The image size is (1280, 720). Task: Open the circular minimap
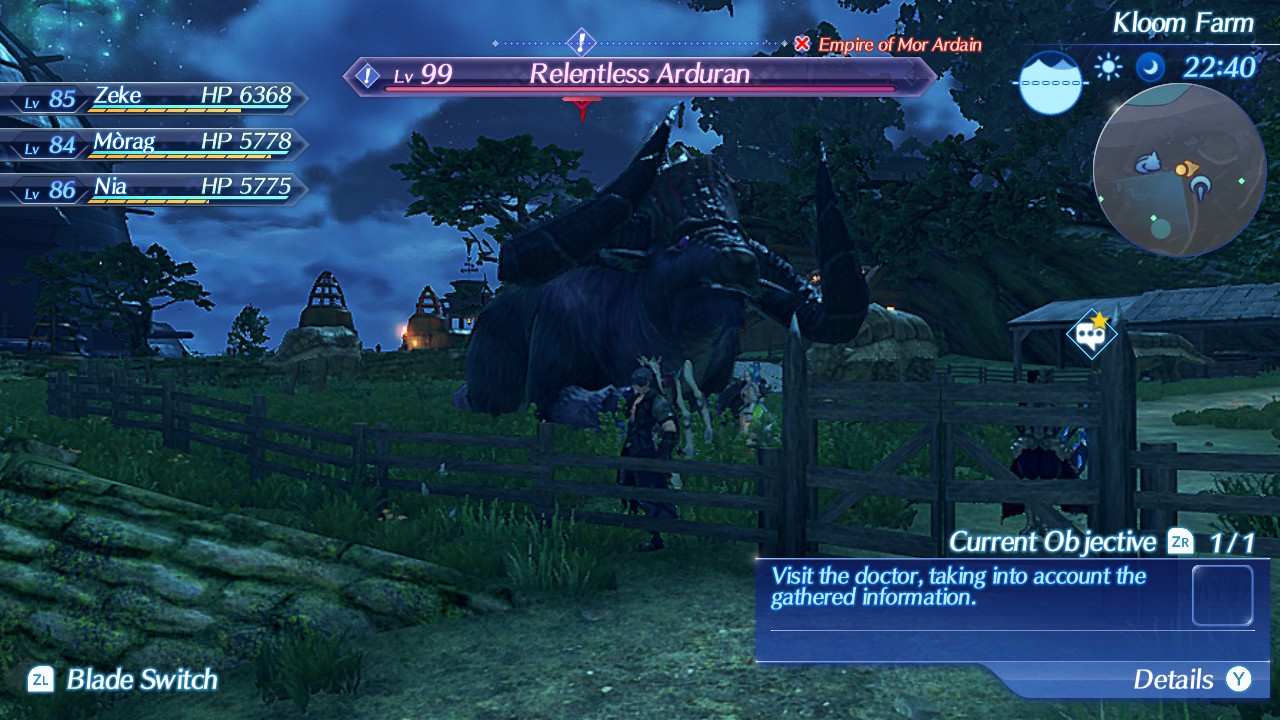tap(1179, 170)
